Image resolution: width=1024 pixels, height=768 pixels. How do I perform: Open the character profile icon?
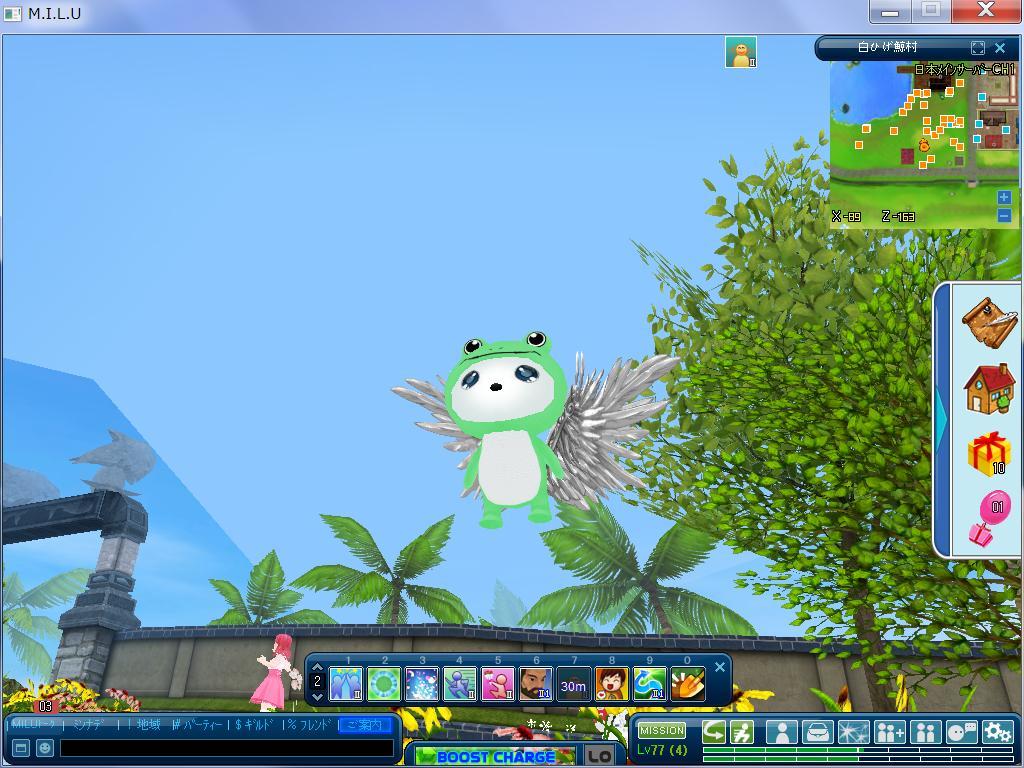pyautogui.click(x=781, y=732)
